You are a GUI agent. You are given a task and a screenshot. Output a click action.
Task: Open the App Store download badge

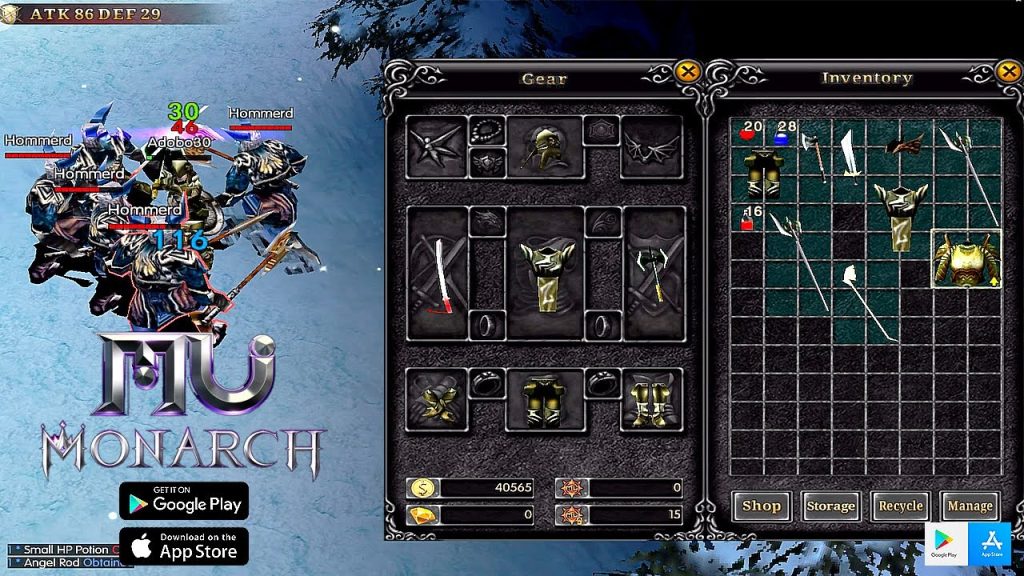point(184,546)
